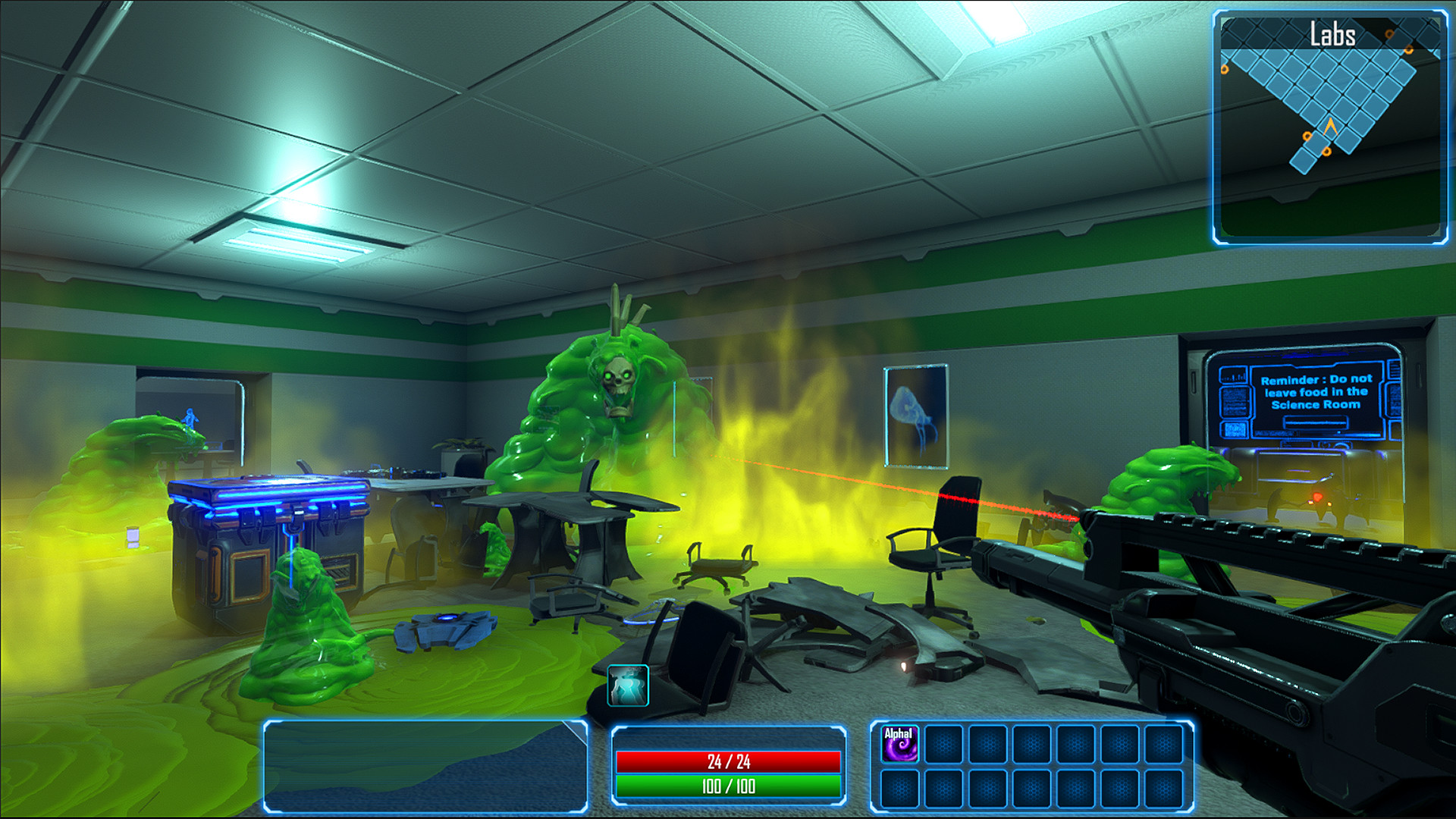Select the last slot in the bottom hotbar row
This screenshot has height=819, width=1456.
coord(1166,789)
